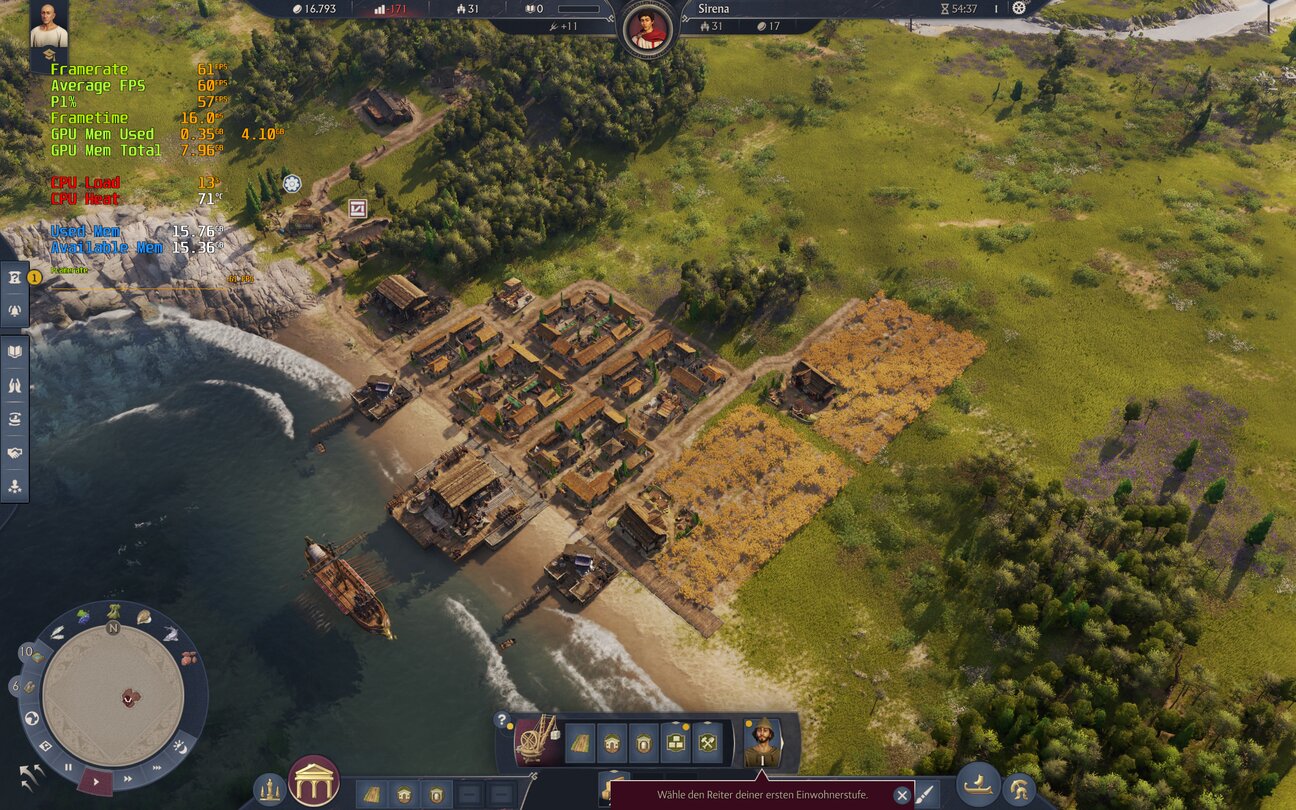Choose the hammer and shovel build category
This screenshot has width=1296, height=810.
[x=708, y=743]
